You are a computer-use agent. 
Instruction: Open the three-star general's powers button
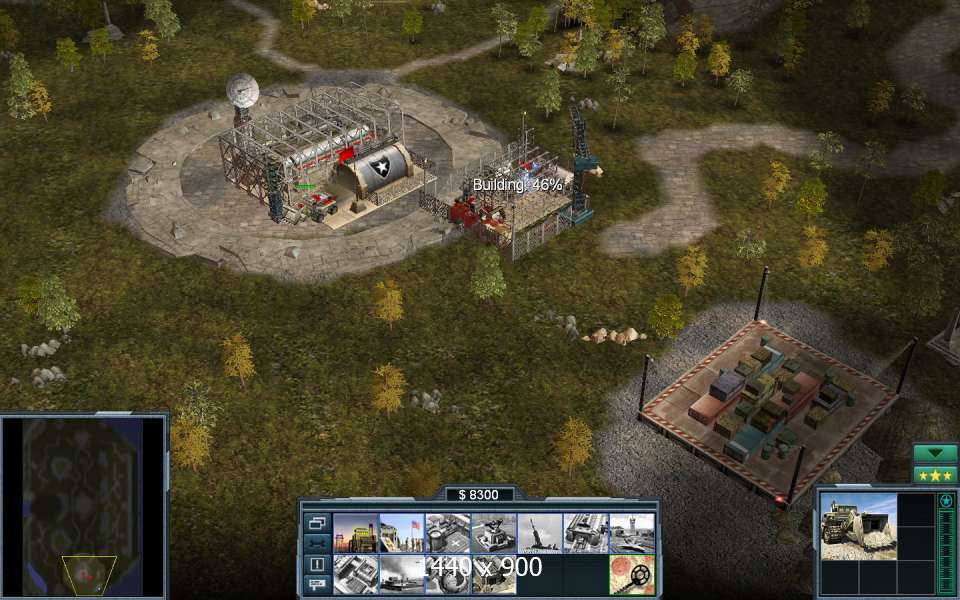pyautogui.click(x=935, y=474)
